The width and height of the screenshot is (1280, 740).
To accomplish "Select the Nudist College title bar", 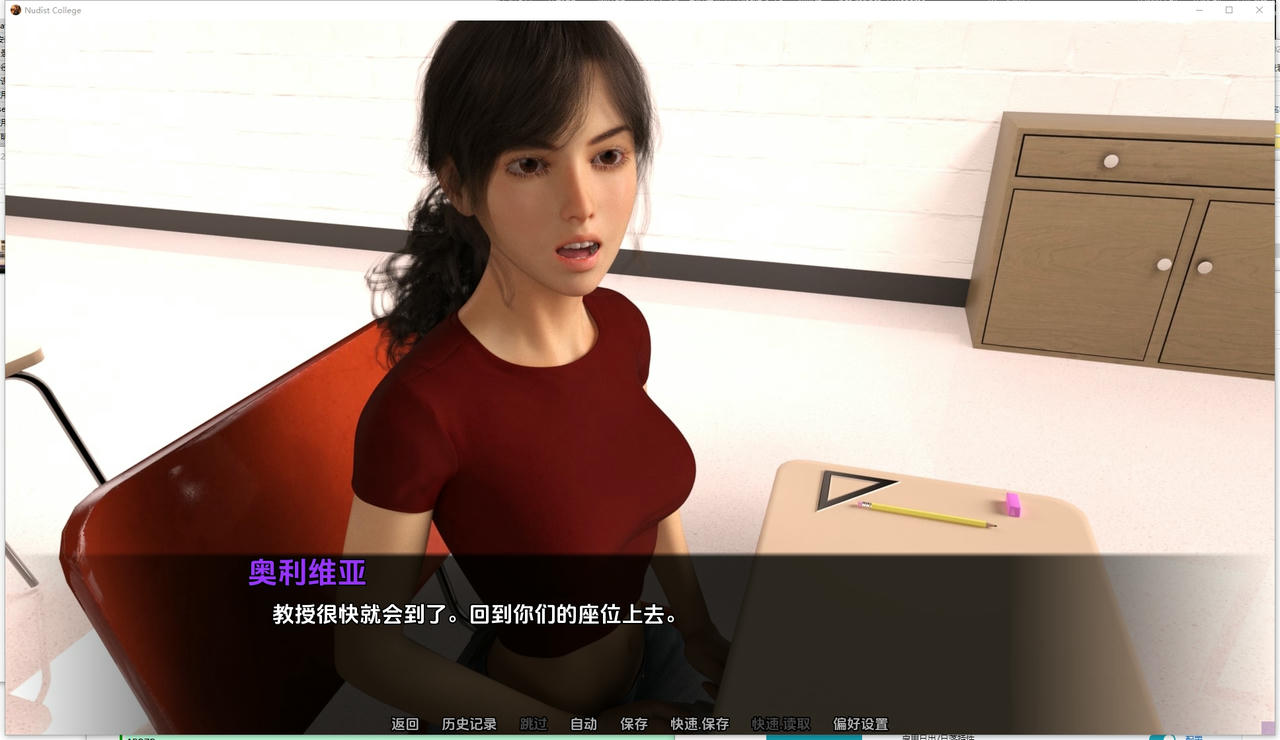I will [x=600, y=10].
